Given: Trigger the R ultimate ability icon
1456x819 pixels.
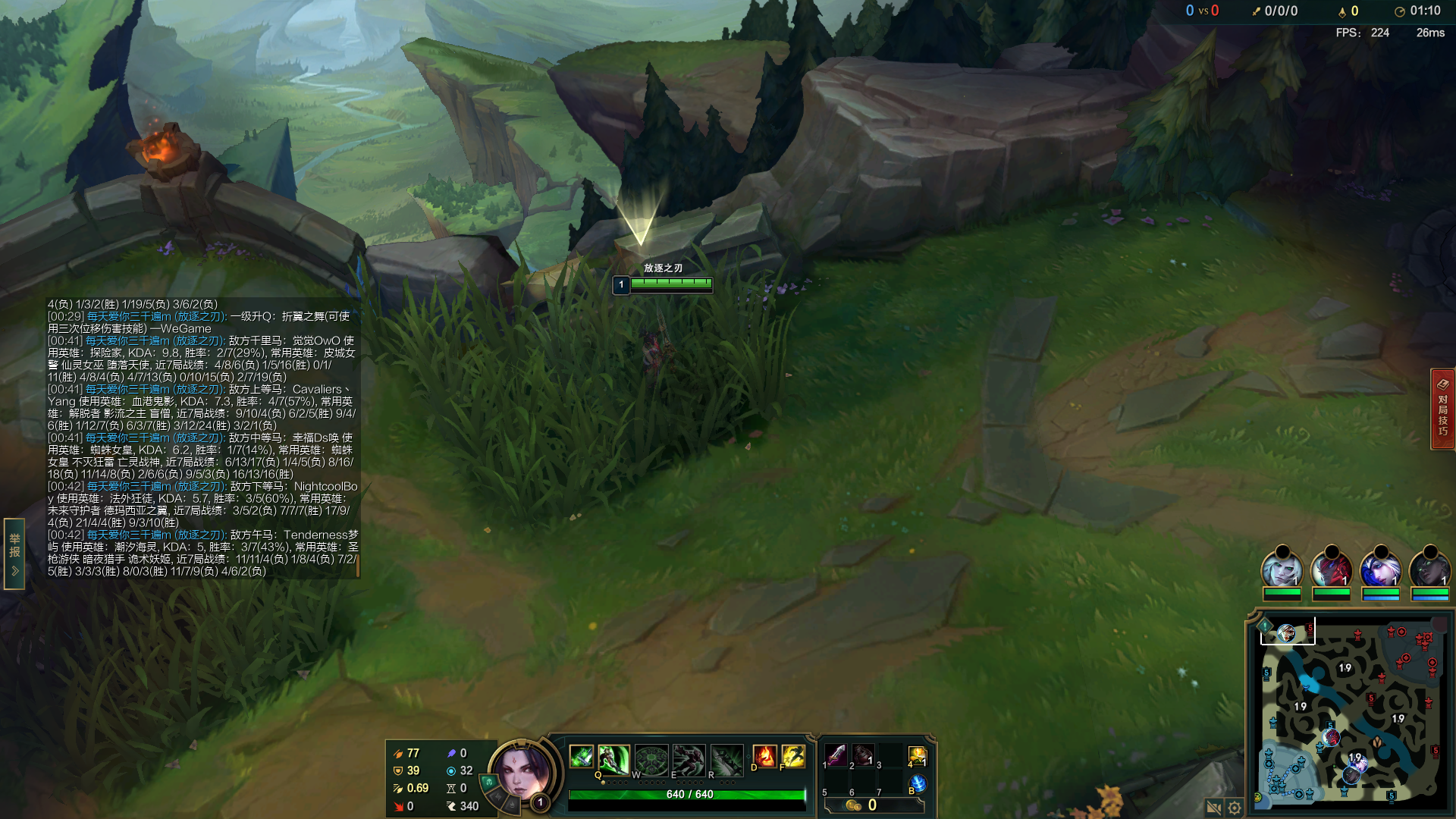Looking at the screenshot, I should (x=726, y=759).
